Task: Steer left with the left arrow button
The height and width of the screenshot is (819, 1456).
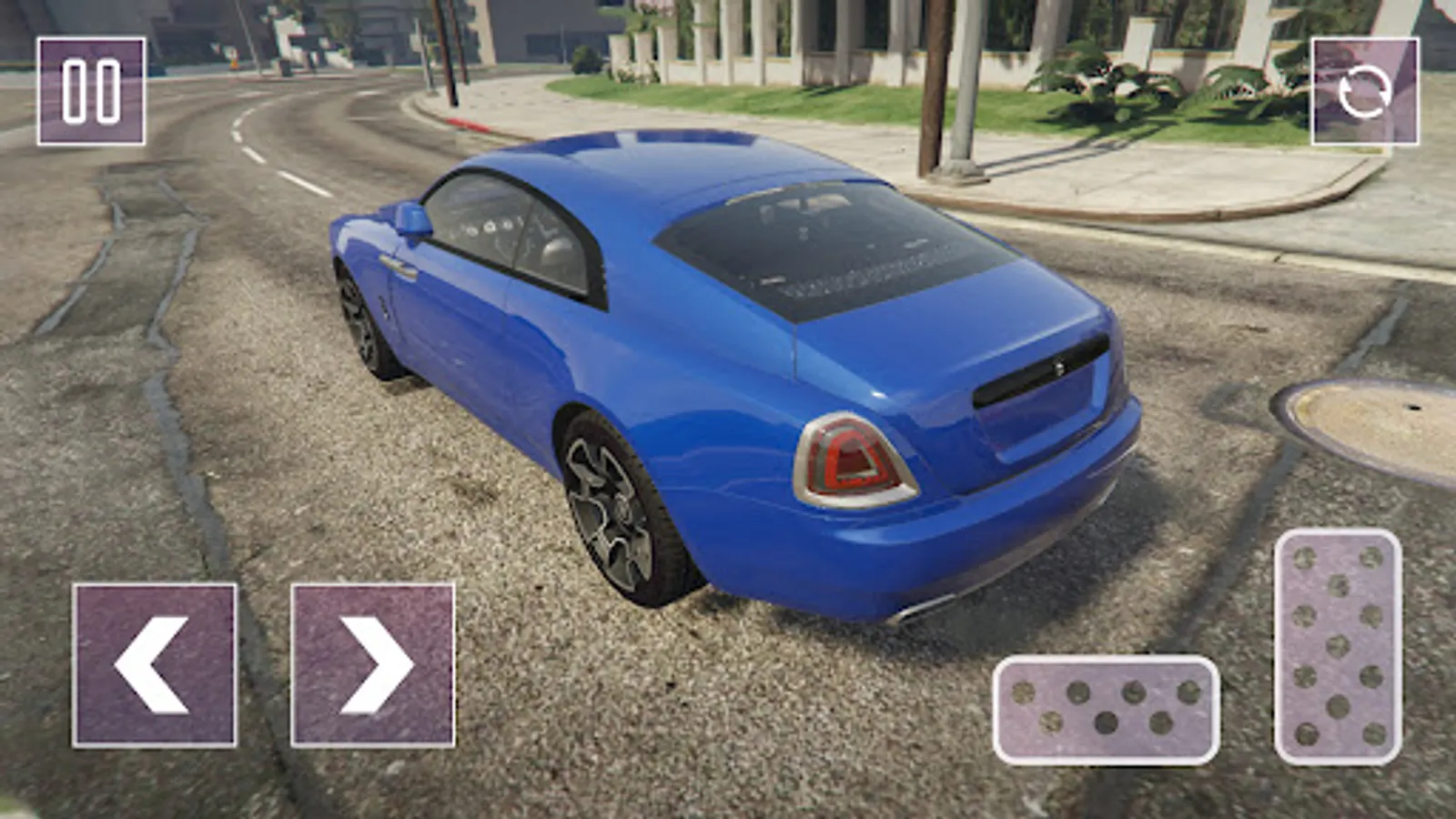Action: point(155,665)
